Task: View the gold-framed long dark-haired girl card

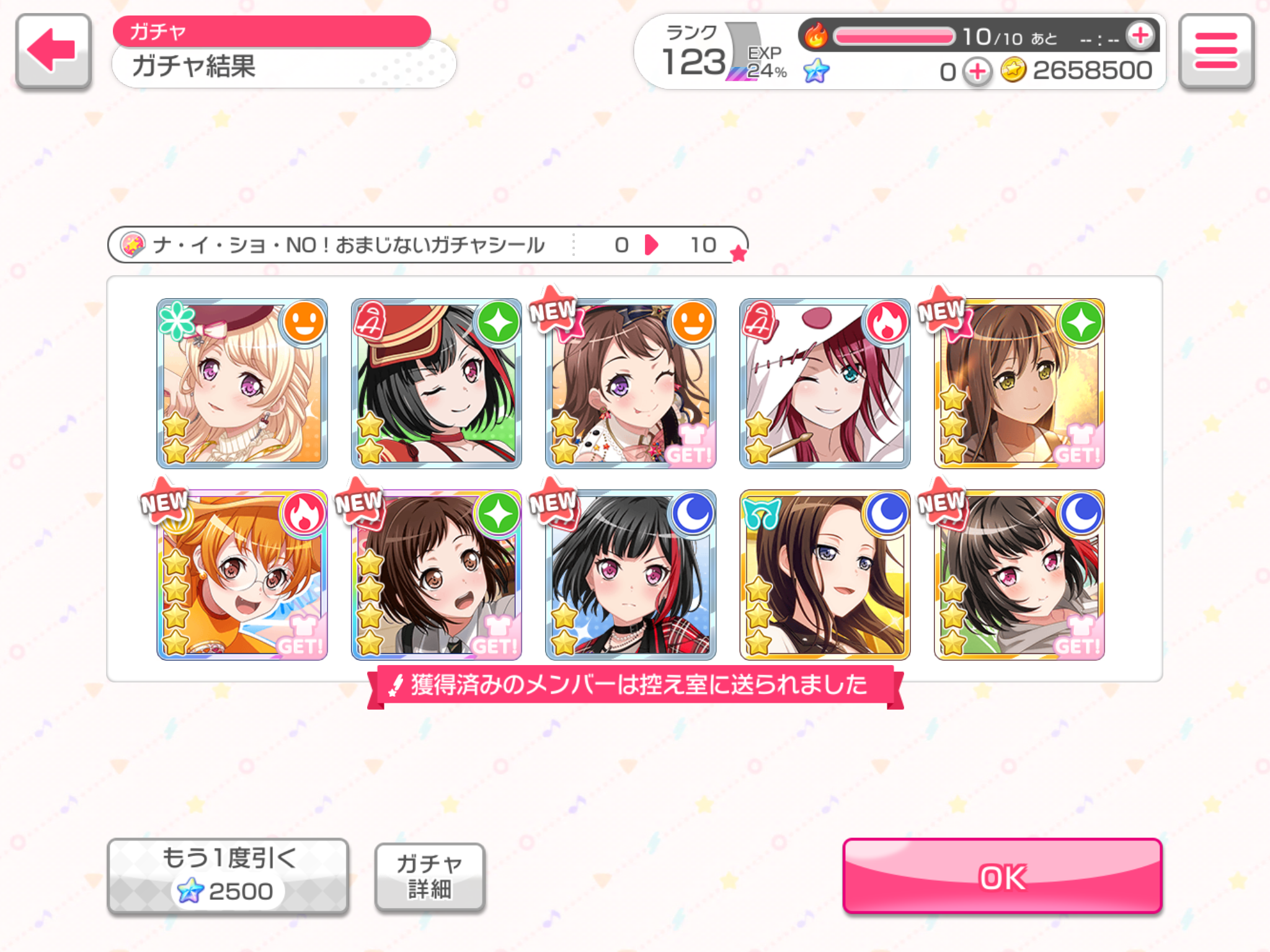Action: [x=824, y=575]
